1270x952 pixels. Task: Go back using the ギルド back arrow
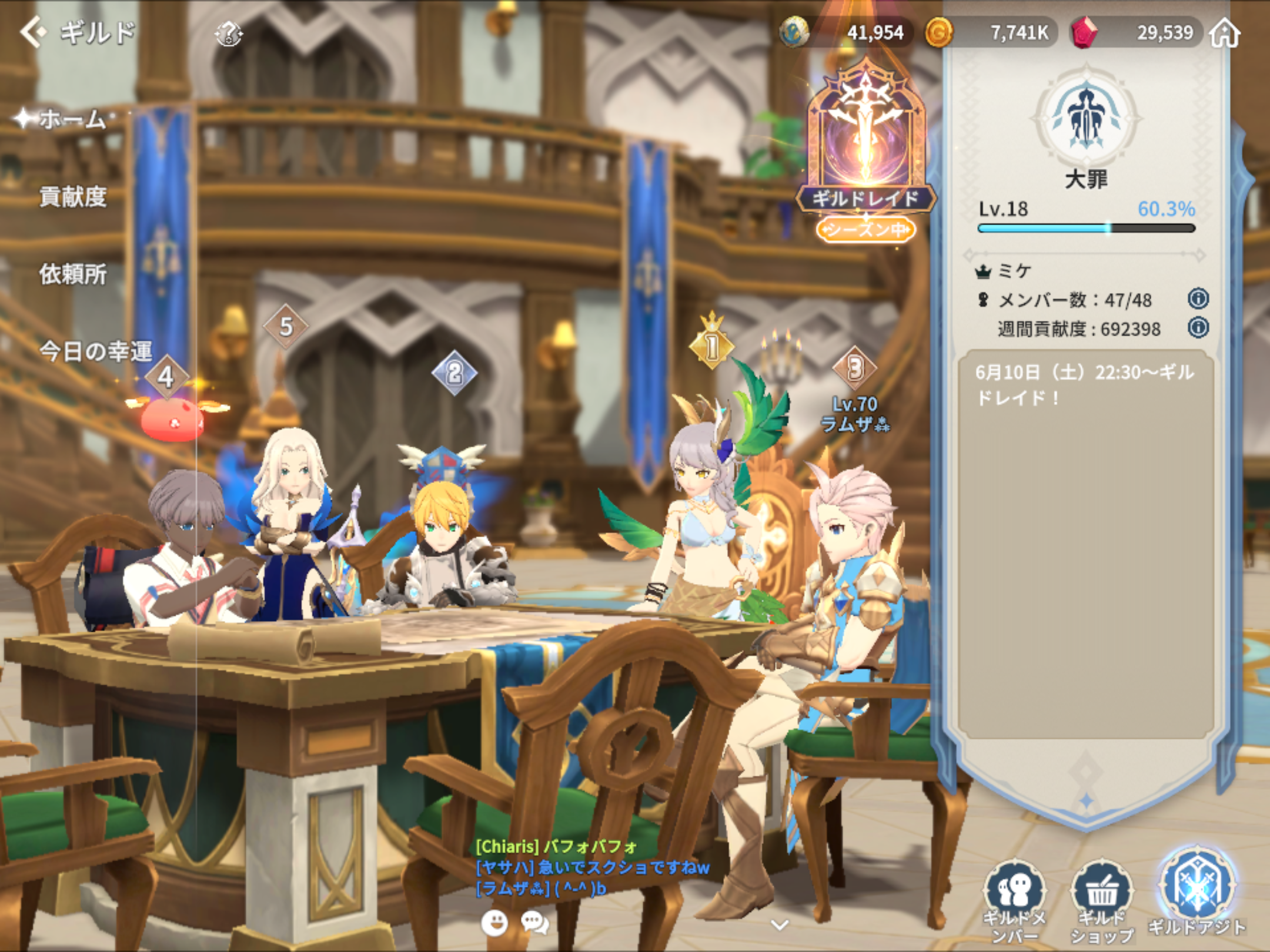pos(34,31)
